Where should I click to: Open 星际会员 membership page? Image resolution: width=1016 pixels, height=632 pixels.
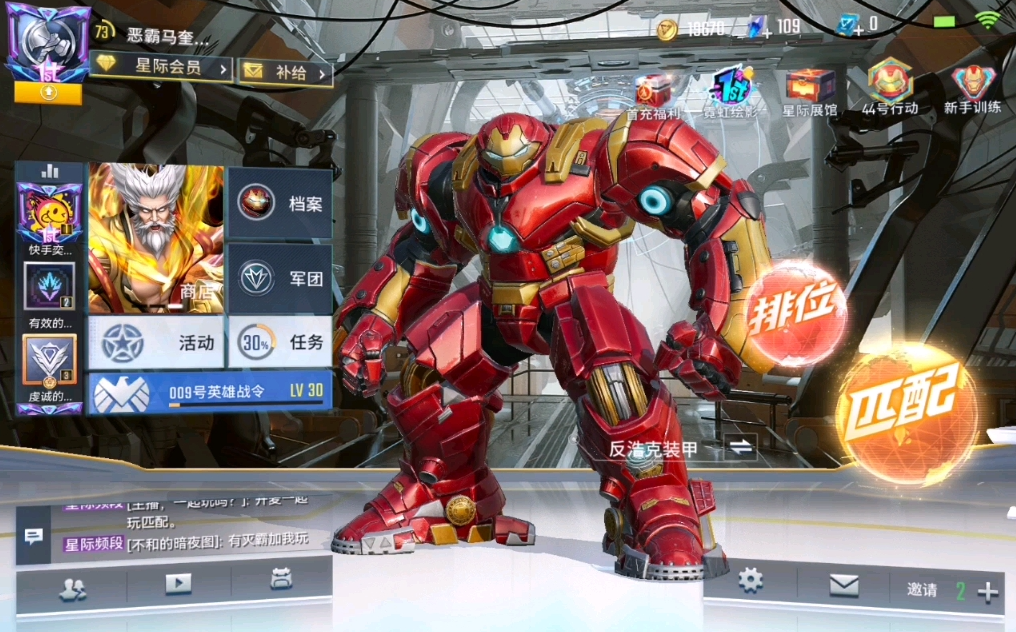coord(162,68)
